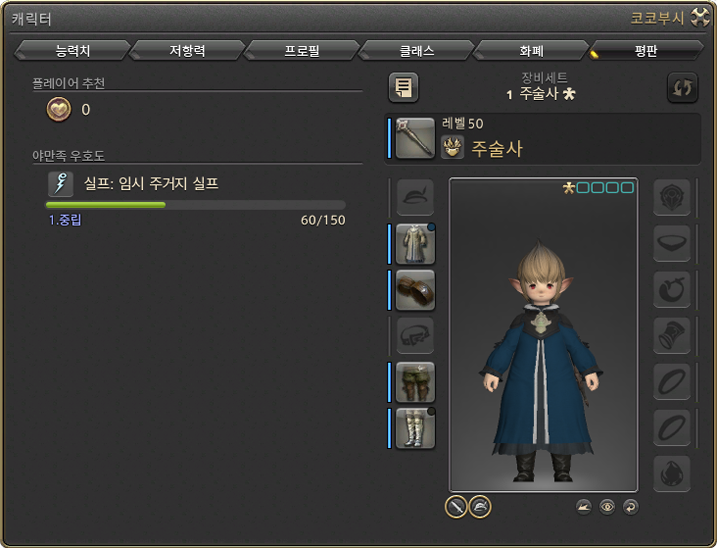
Task: Toggle the weapon display circle button
Action: [x=456, y=507]
